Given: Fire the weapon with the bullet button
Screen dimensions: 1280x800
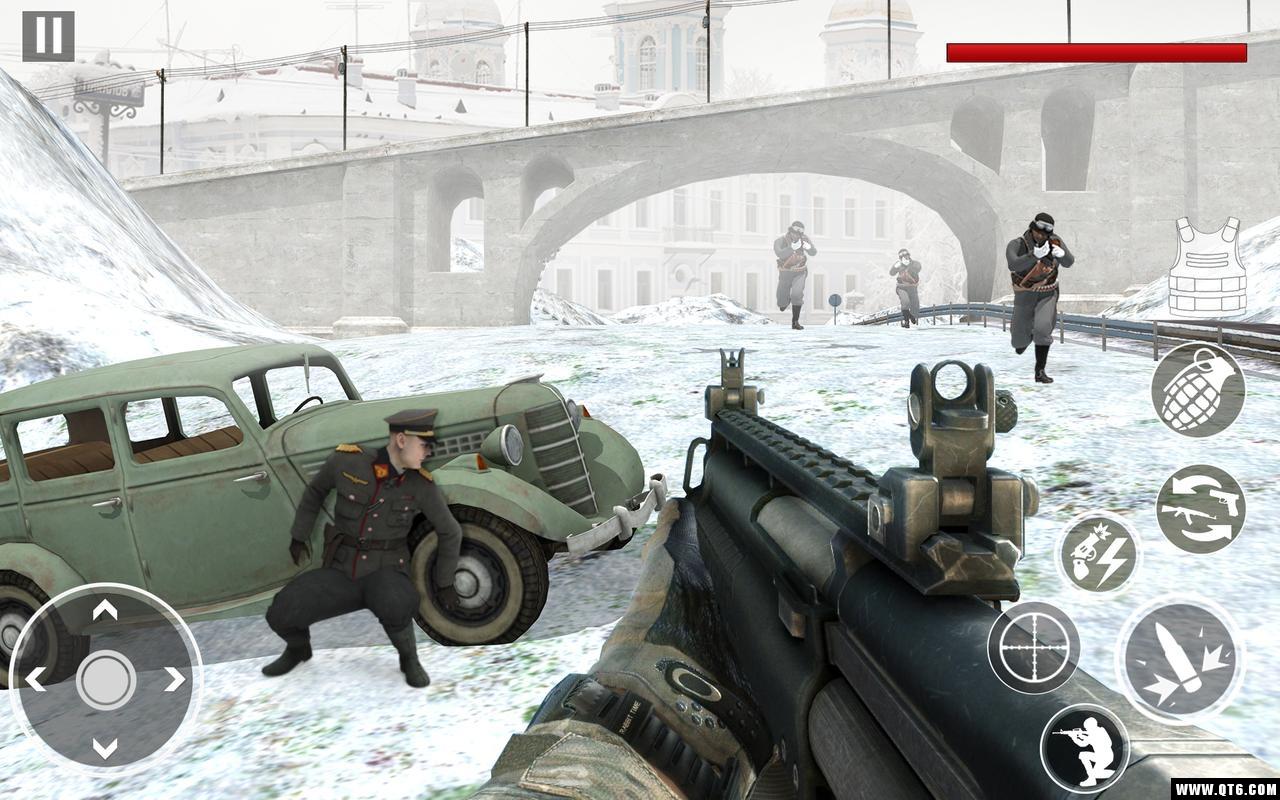Looking at the screenshot, I should (1180, 660).
